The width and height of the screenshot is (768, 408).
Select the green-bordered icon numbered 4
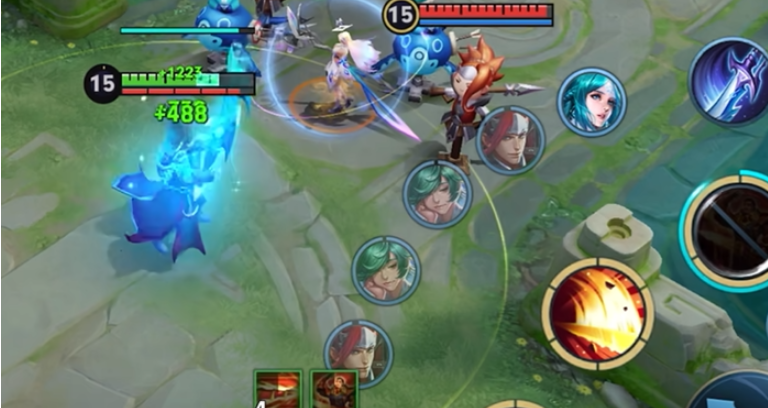coord(277,390)
